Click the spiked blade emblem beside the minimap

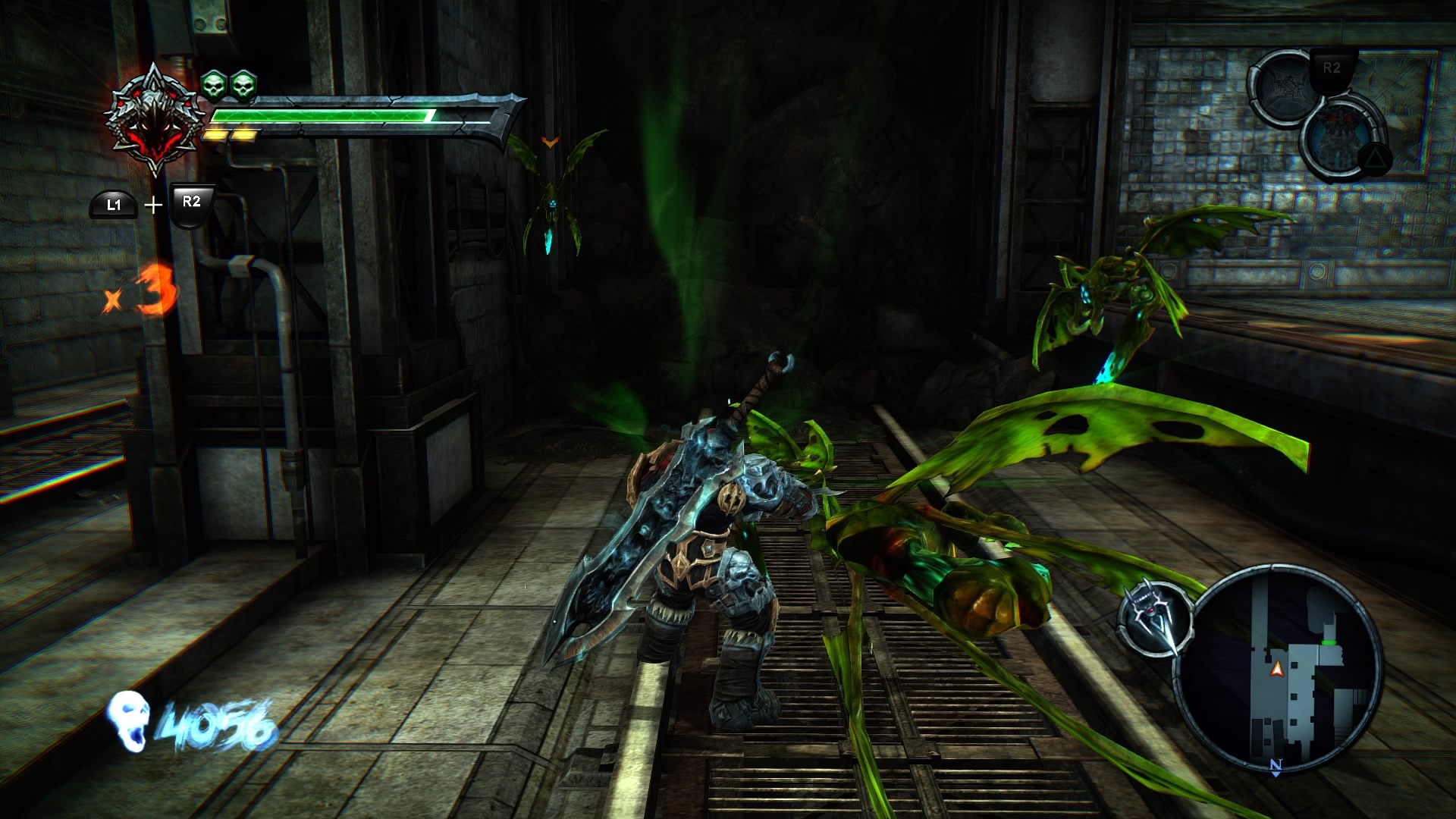click(1153, 618)
